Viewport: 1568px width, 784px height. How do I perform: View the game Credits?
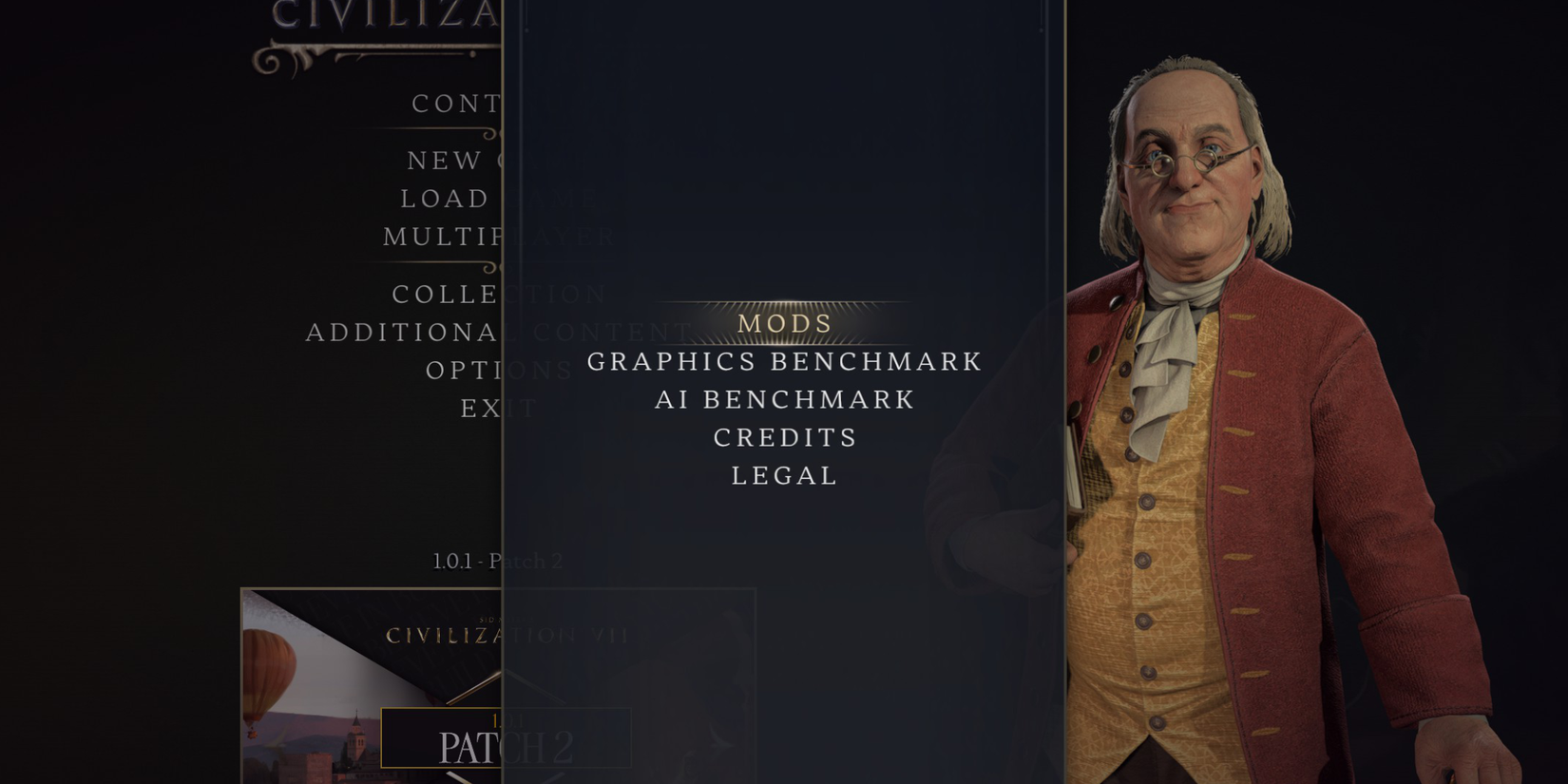click(x=785, y=437)
